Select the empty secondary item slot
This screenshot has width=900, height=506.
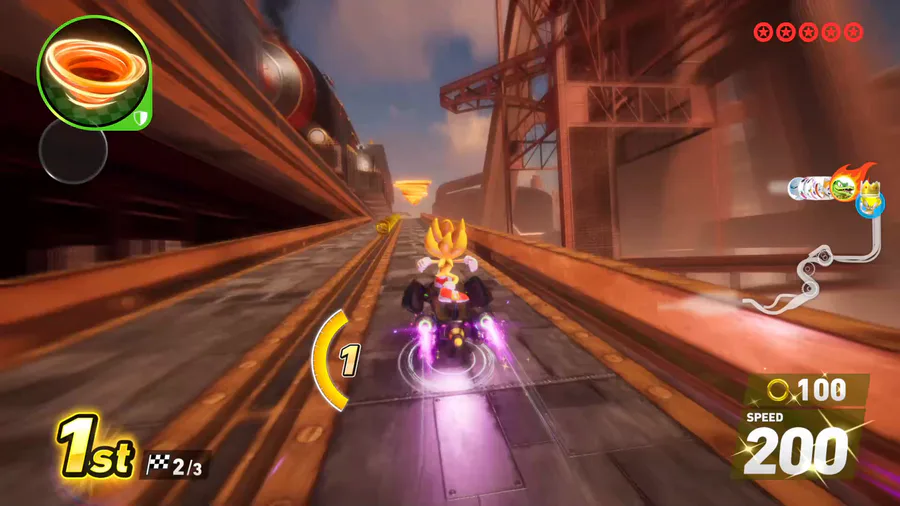(x=72, y=151)
